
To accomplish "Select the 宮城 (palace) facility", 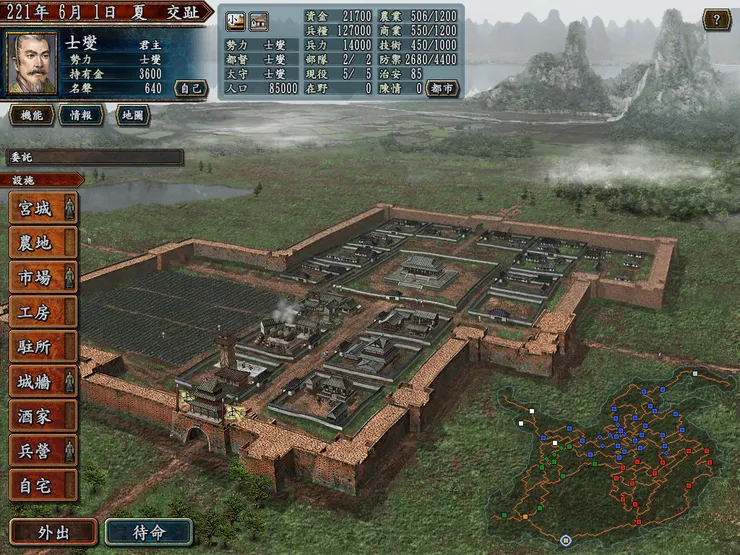I will point(43,209).
